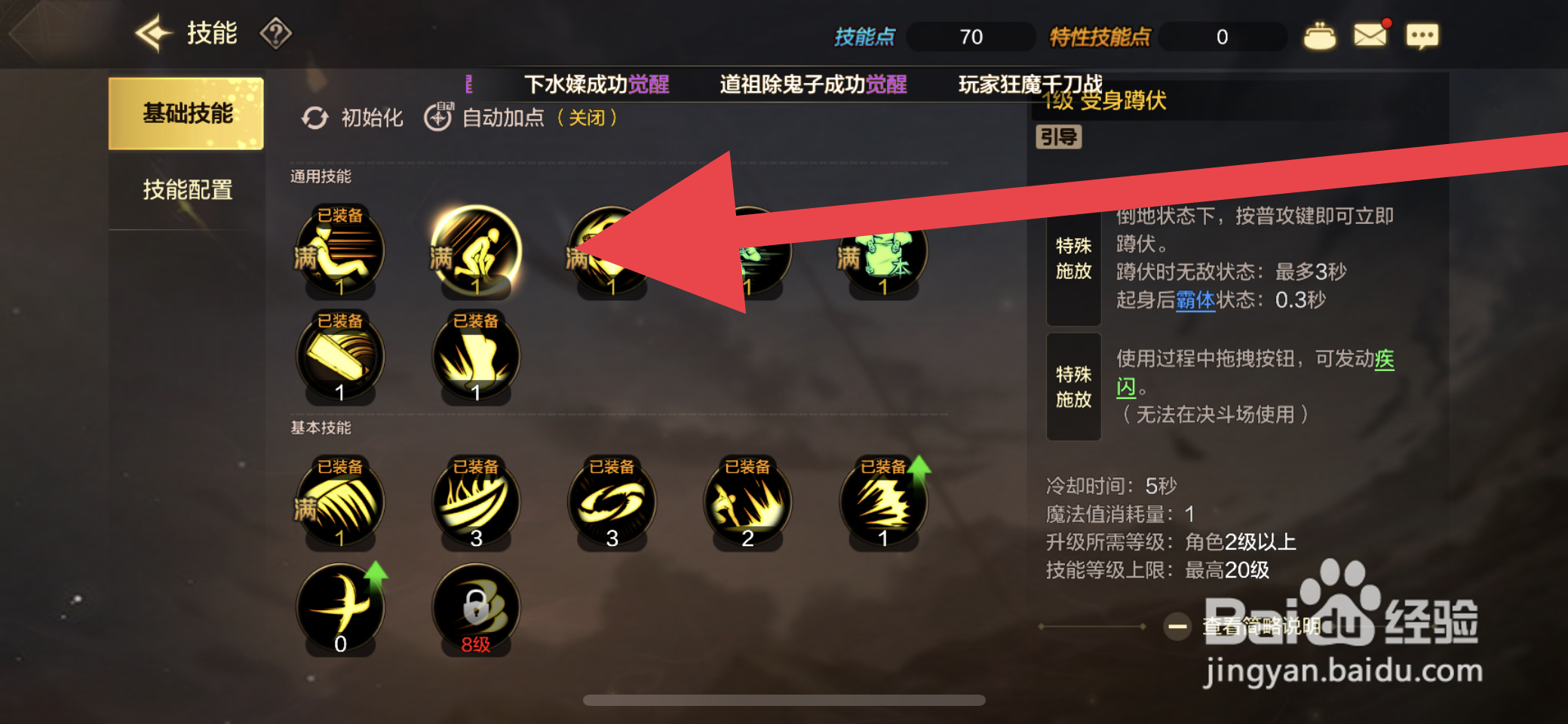
Task: Open the help question mark next to 技能
Action: pos(276,33)
